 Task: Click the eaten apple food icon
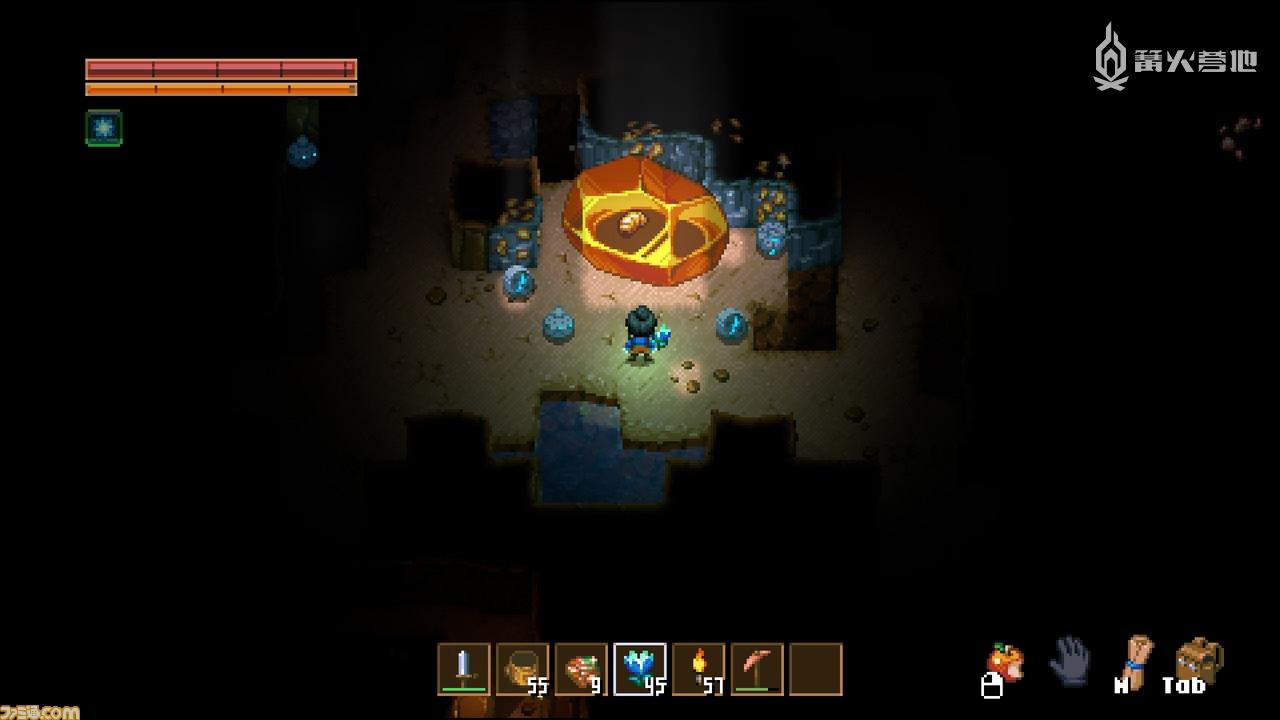1005,663
